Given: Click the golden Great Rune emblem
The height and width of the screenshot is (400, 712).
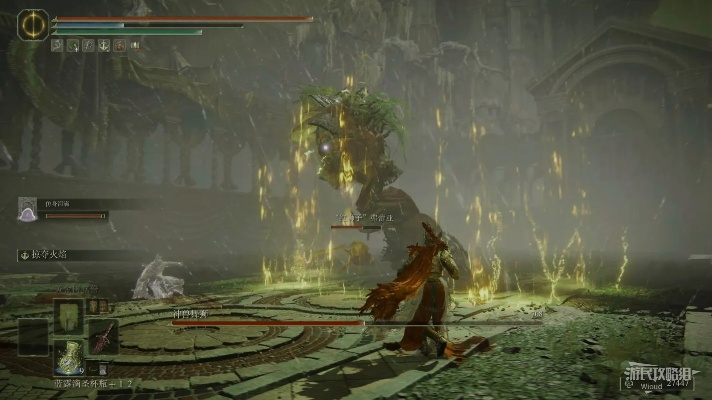Looking at the screenshot, I should point(33,24).
